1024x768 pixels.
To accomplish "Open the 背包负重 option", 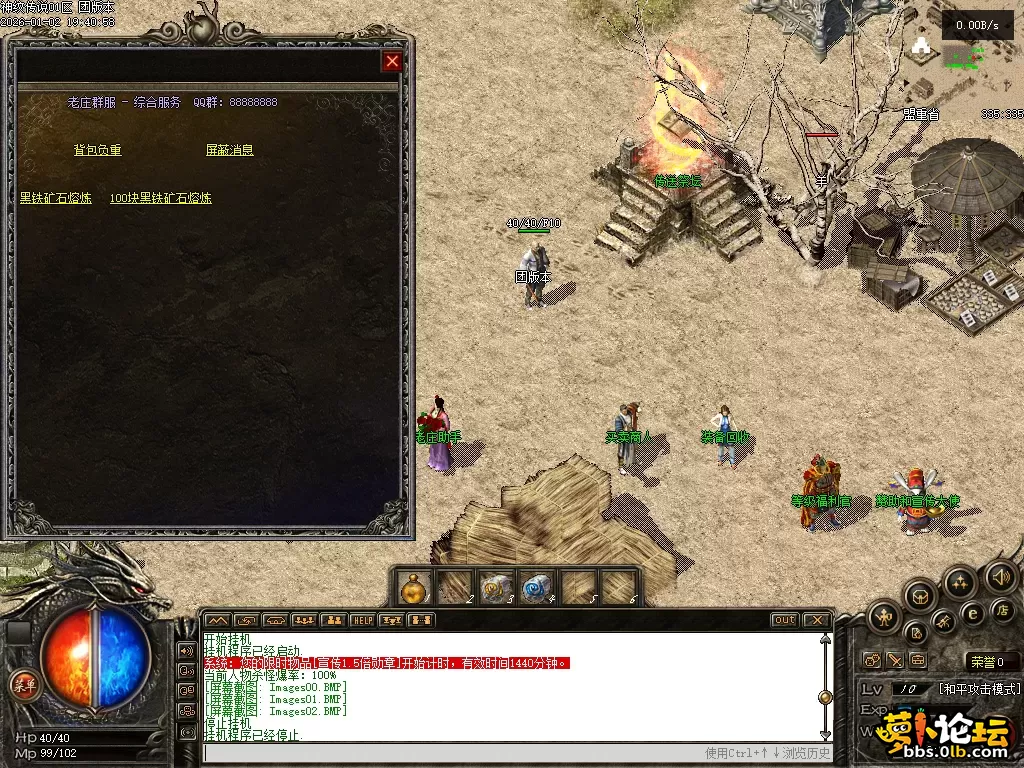I will [97, 150].
